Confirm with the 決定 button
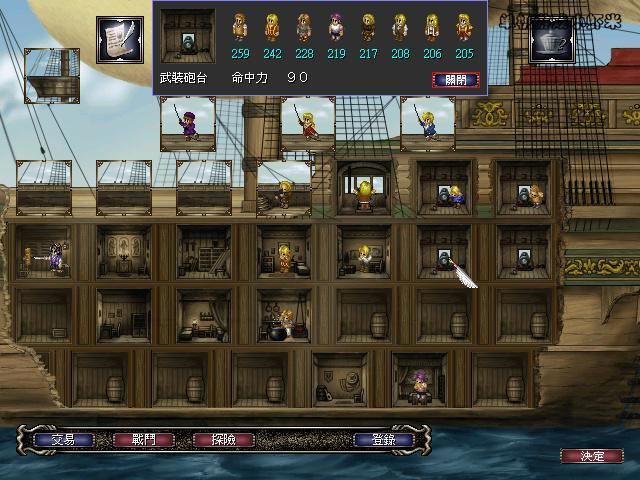Image resolution: width=640 pixels, height=480 pixels. point(593,456)
